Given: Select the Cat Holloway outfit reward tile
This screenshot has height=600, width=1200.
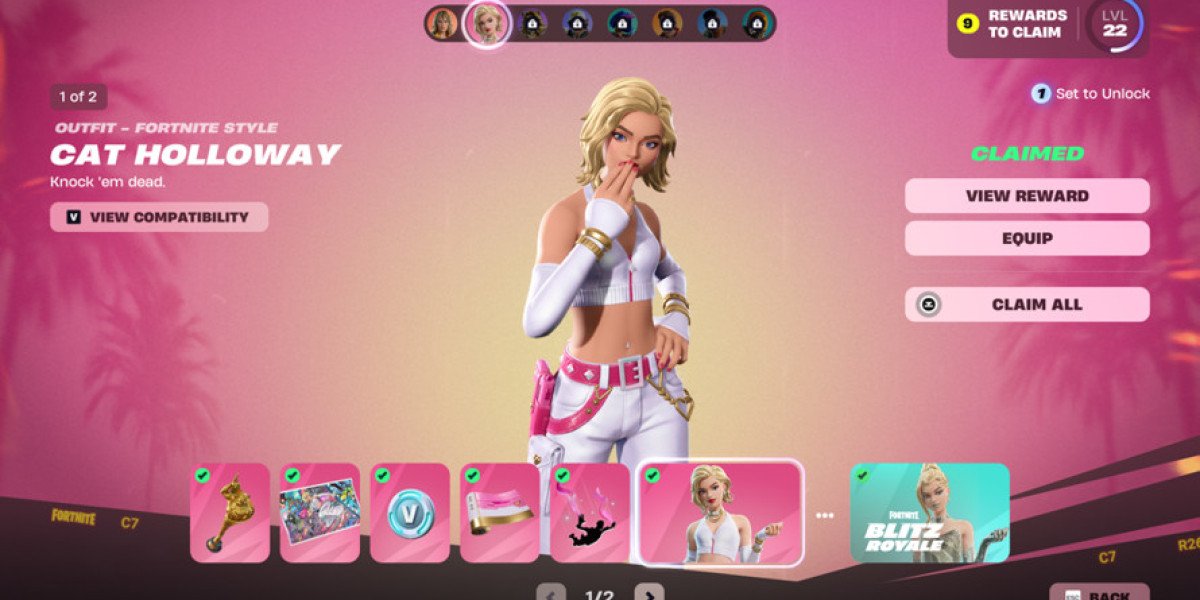Looking at the screenshot, I should coord(720,512).
